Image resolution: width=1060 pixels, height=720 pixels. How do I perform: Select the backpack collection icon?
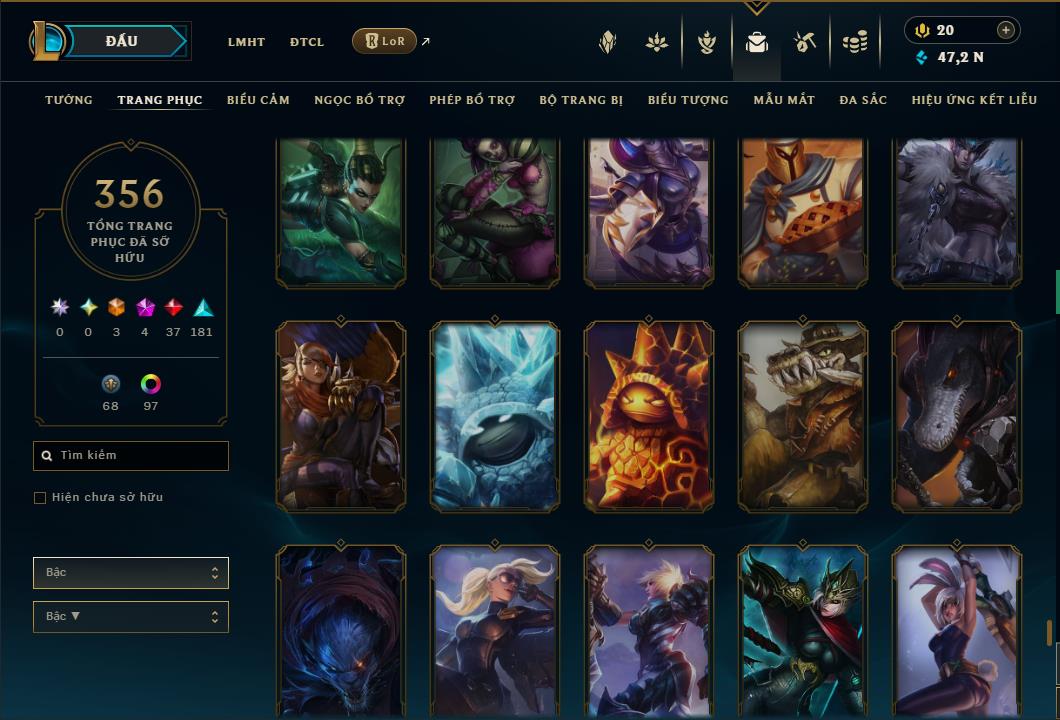point(757,42)
